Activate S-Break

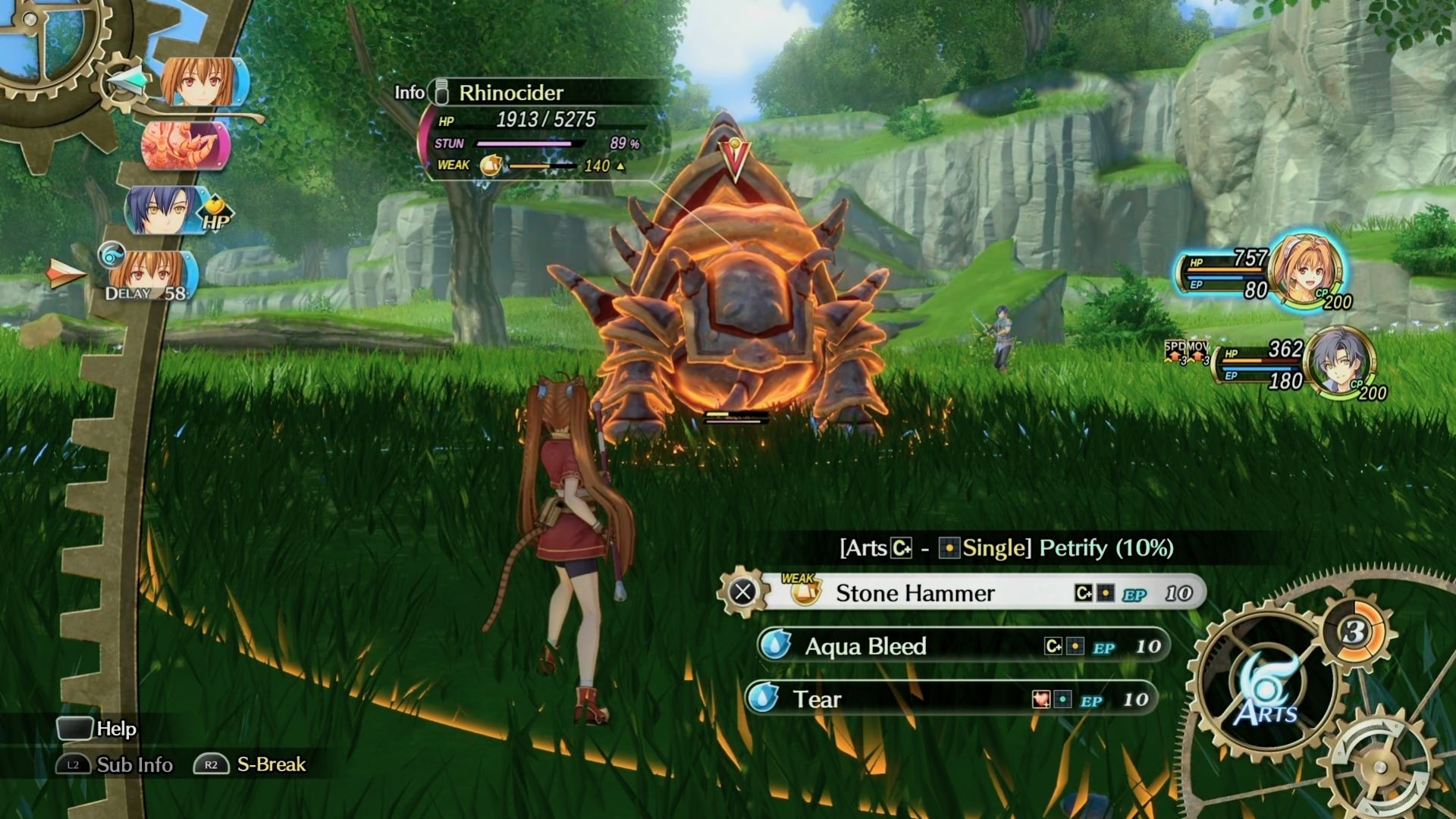pyautogui.click(x=251, y=764)
